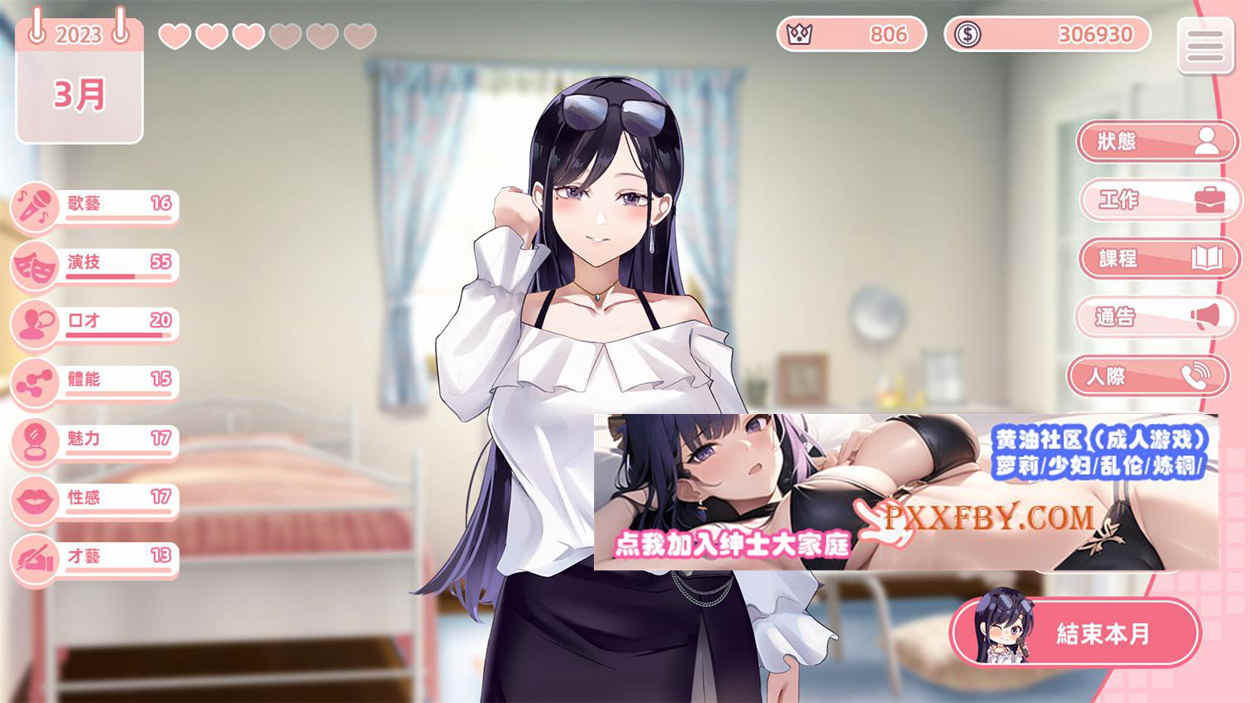Open the 人際 contacts button
This screenshot has height=703, width=1250.
1147,376
